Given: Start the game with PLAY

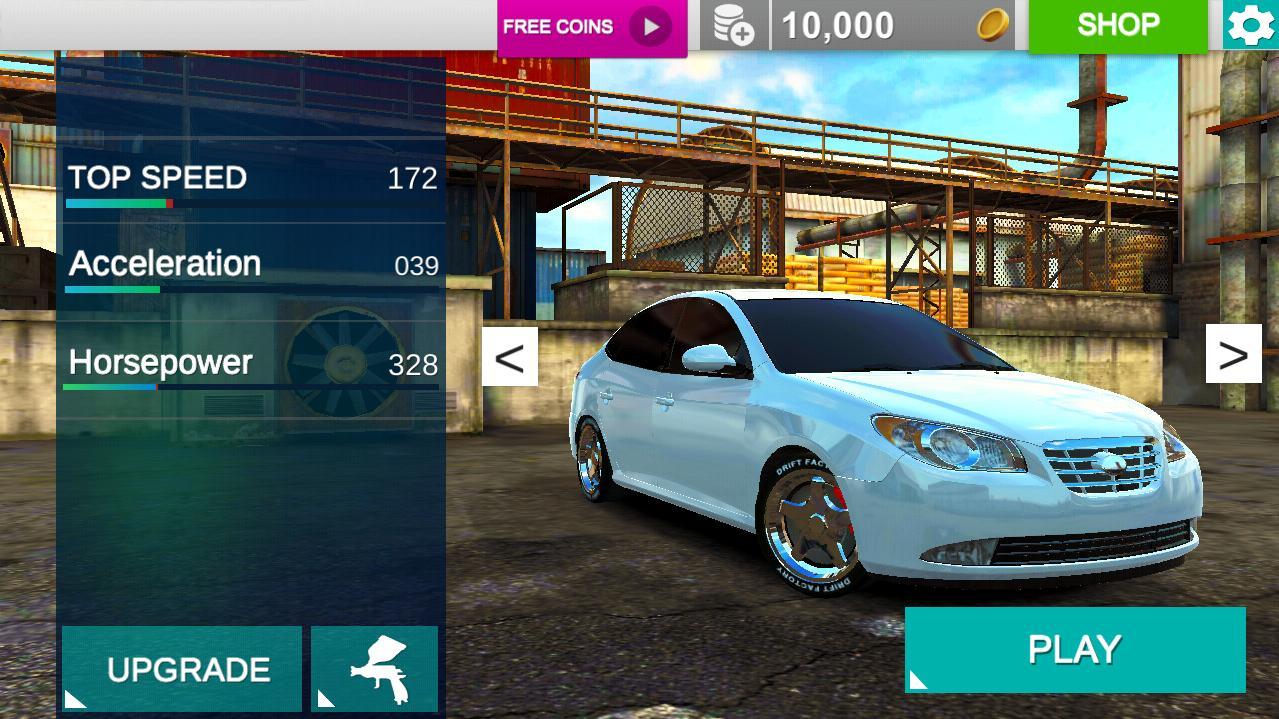Looking at the screenshot, I should point(1074,650).
